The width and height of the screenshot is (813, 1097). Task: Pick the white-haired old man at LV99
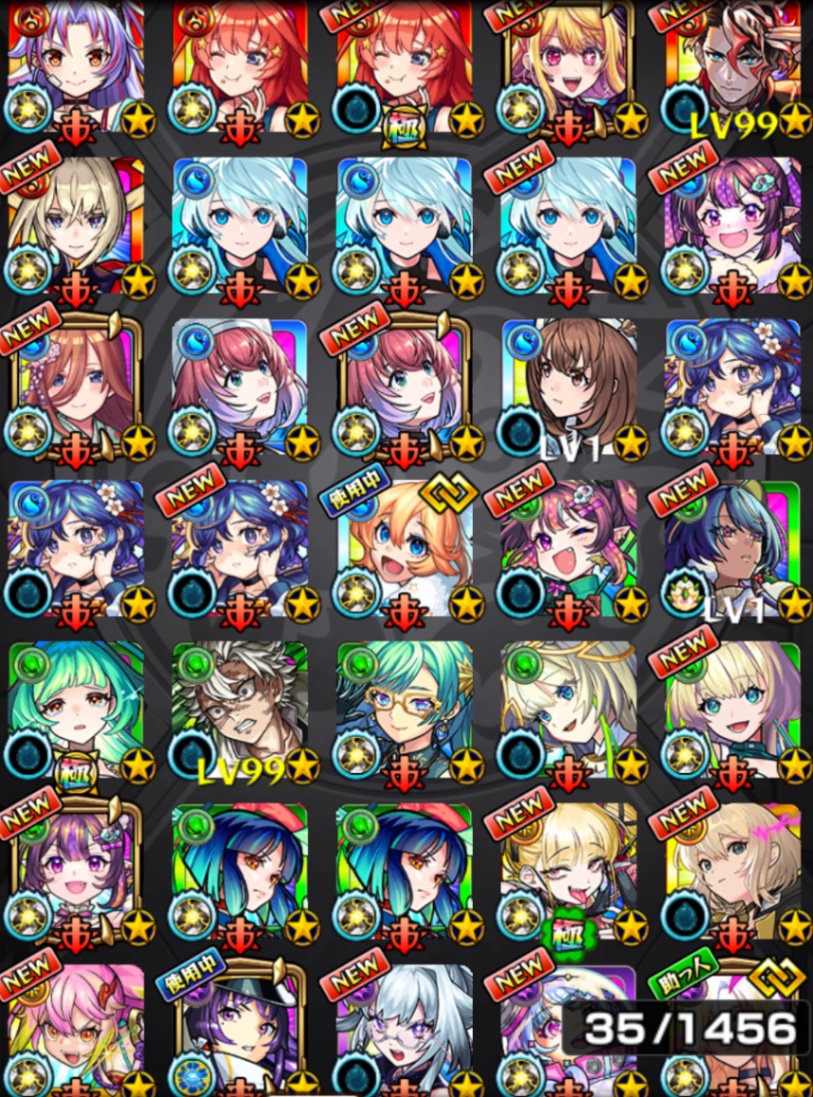(x=240, y=712)
